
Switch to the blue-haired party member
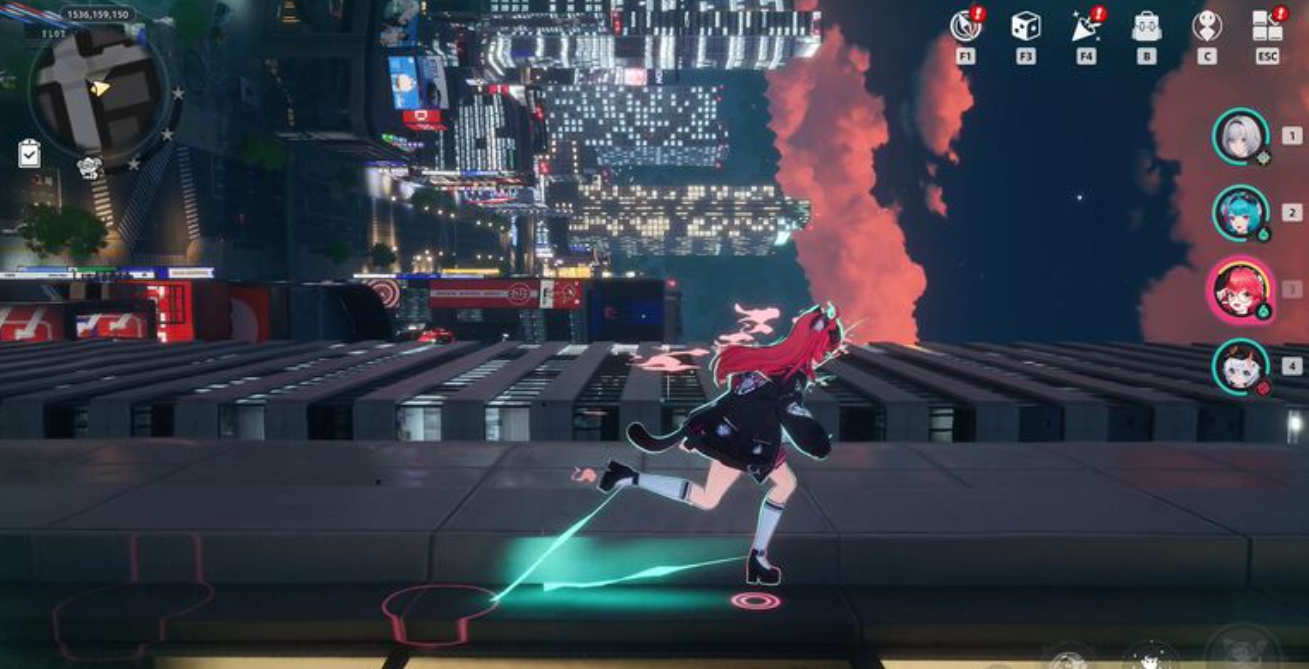(x=1241, y=212)
